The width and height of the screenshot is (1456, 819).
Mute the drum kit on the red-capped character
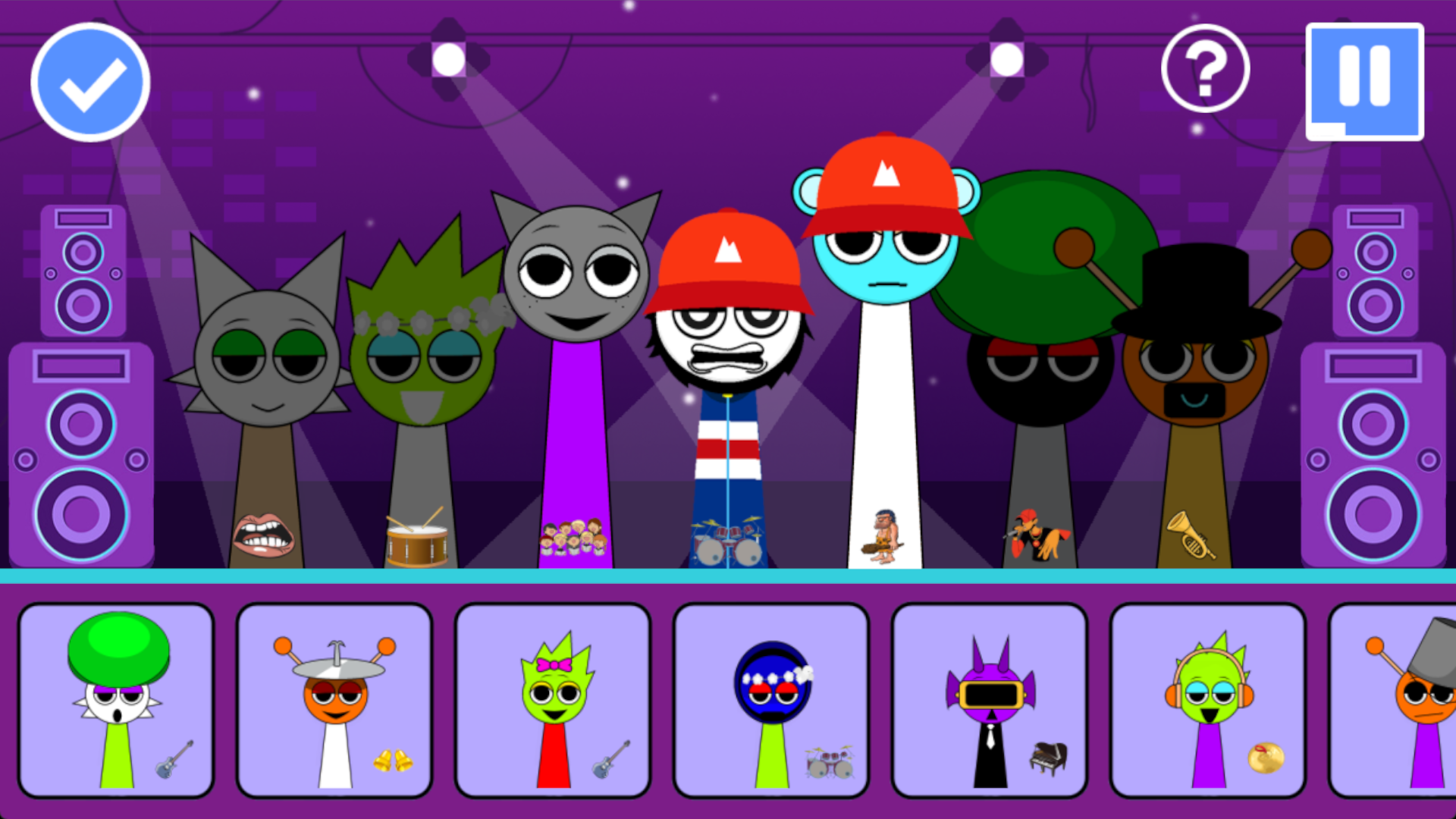coord(728,542)
